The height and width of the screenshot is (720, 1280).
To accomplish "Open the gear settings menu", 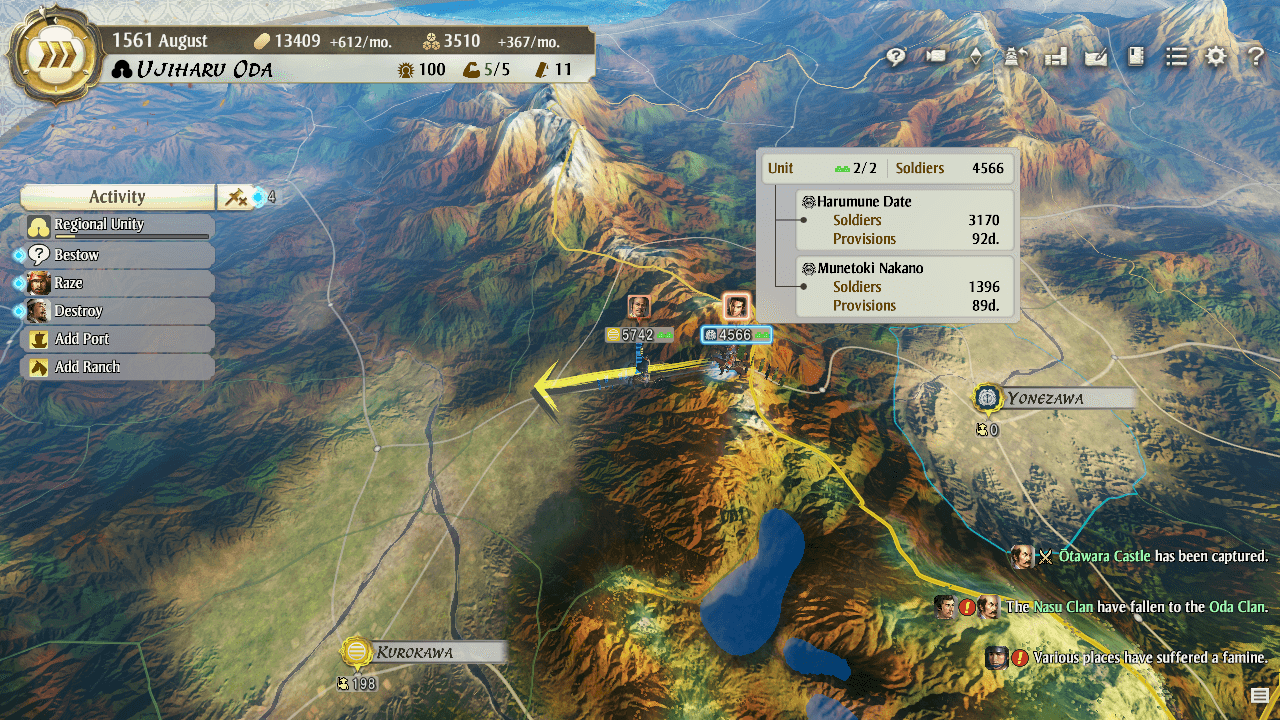I will [x=1215, y=57].
